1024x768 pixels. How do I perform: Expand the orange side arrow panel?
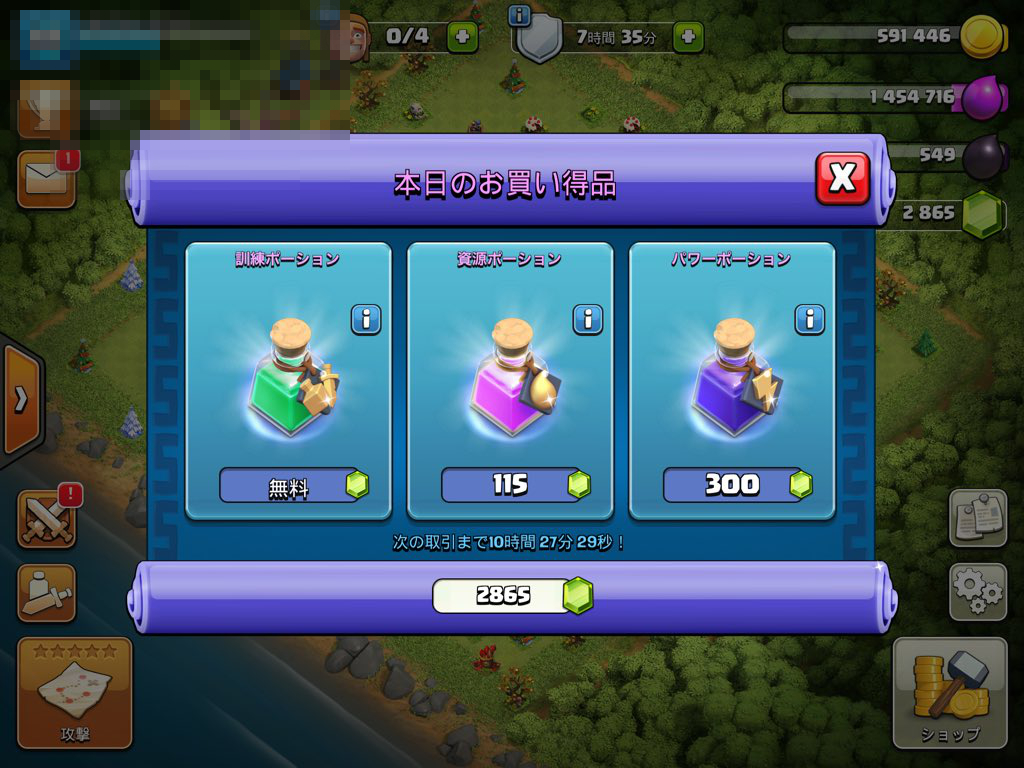21,400
